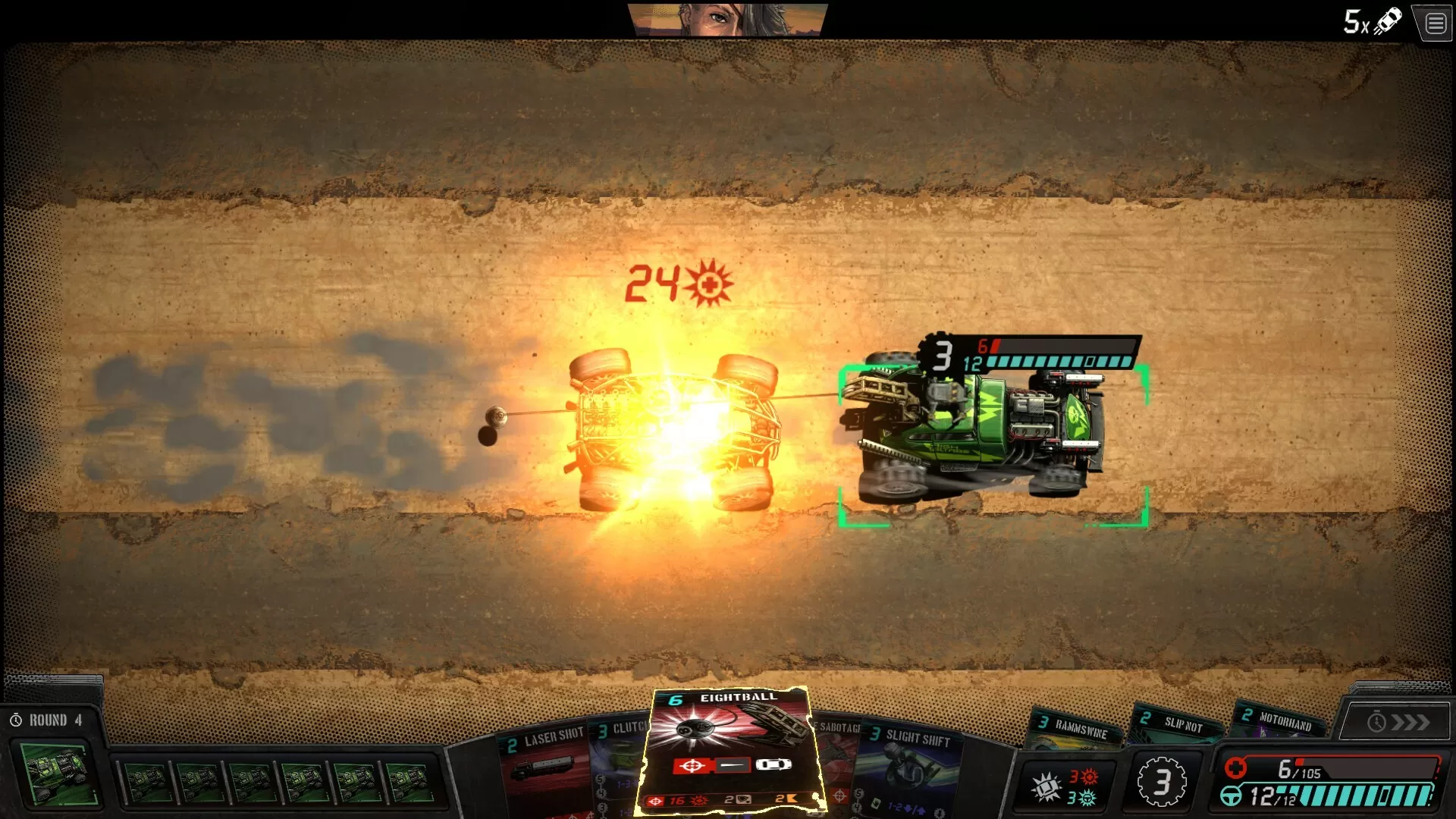Click the targeting reticle on the Eightball card
1456x819 pixels.
(x=690, y=766)
